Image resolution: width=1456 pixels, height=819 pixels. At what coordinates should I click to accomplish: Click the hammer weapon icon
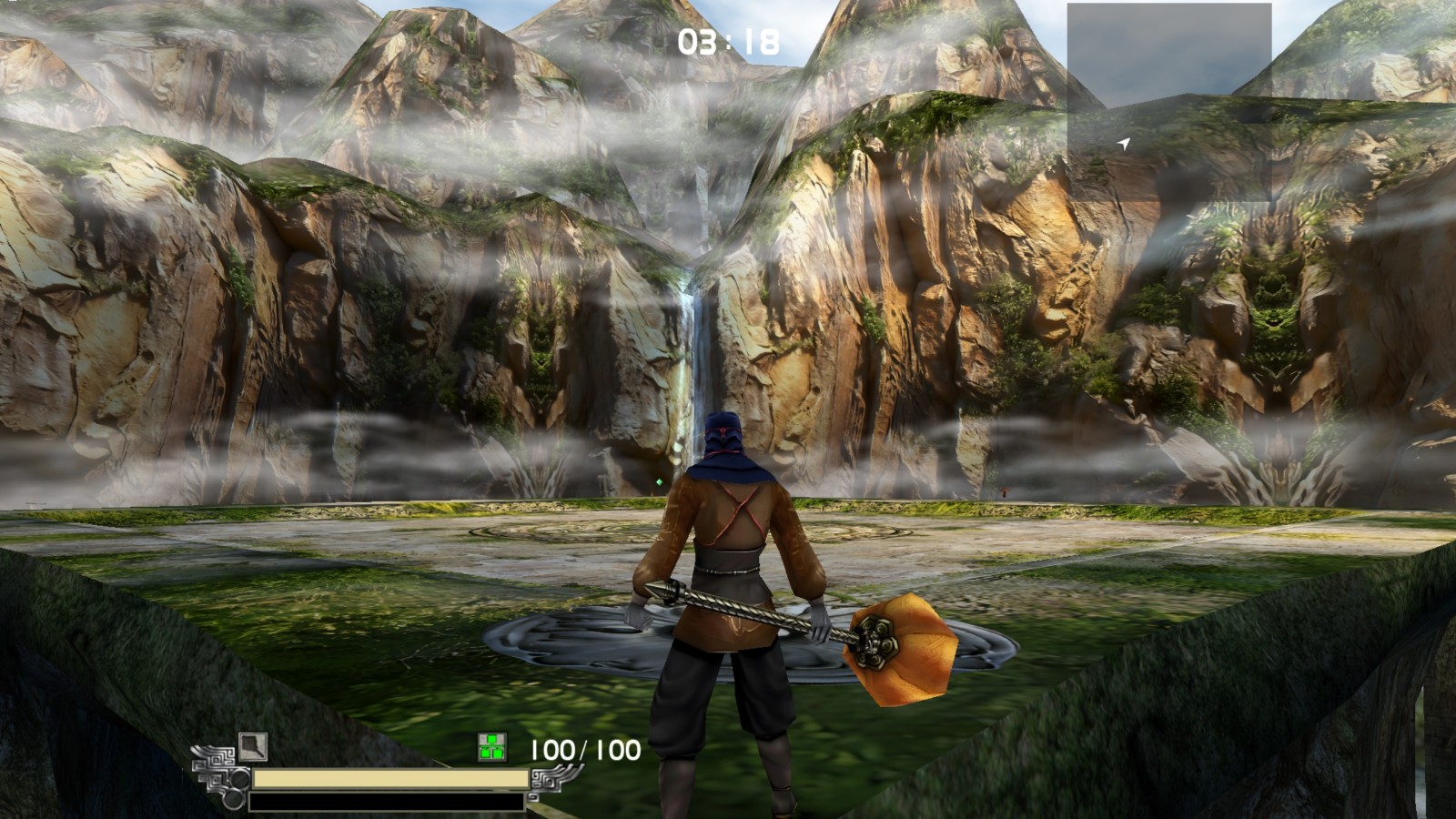tap(253, 747)
